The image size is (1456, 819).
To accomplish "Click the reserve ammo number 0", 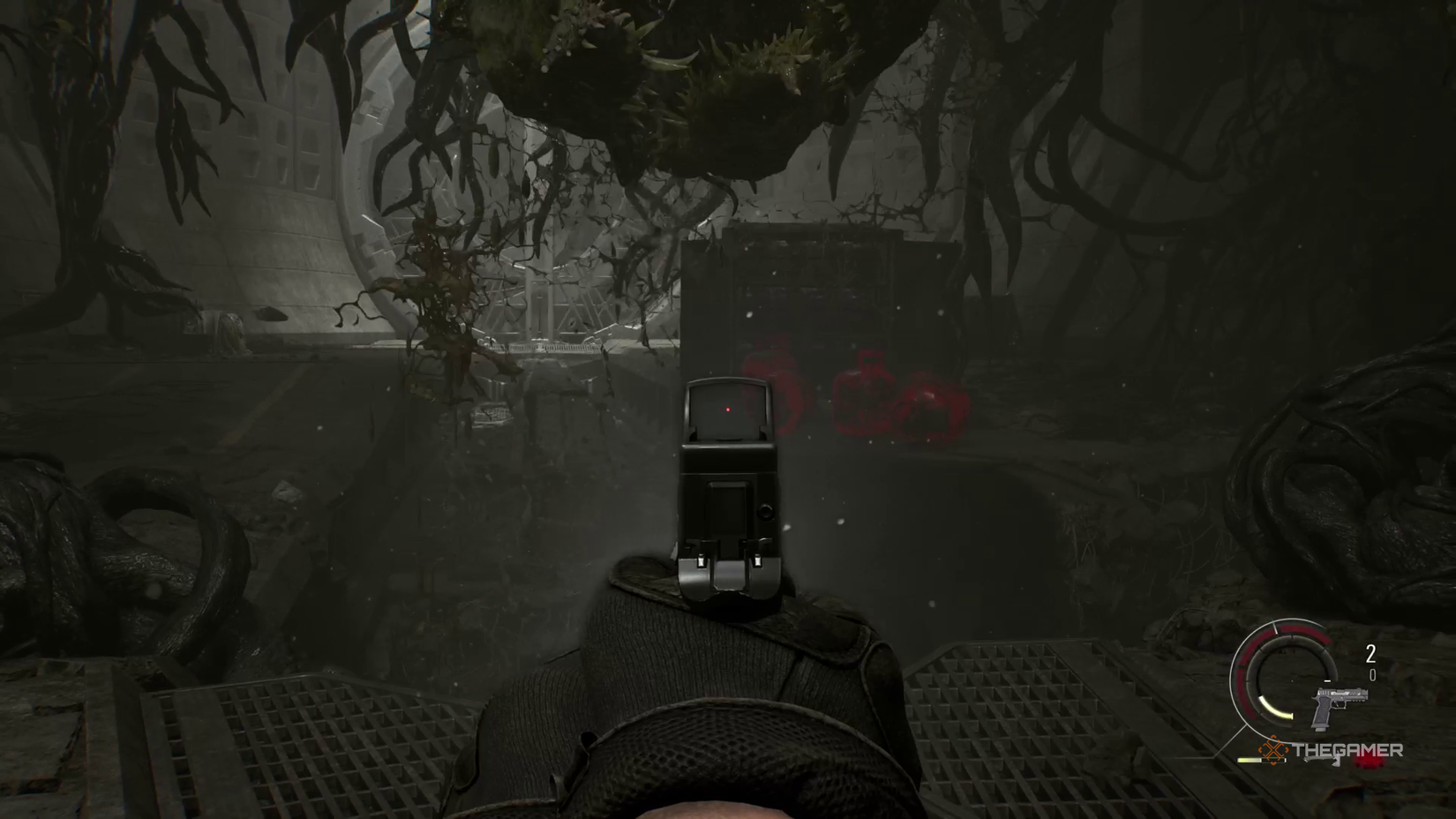I will point(1373,674).
